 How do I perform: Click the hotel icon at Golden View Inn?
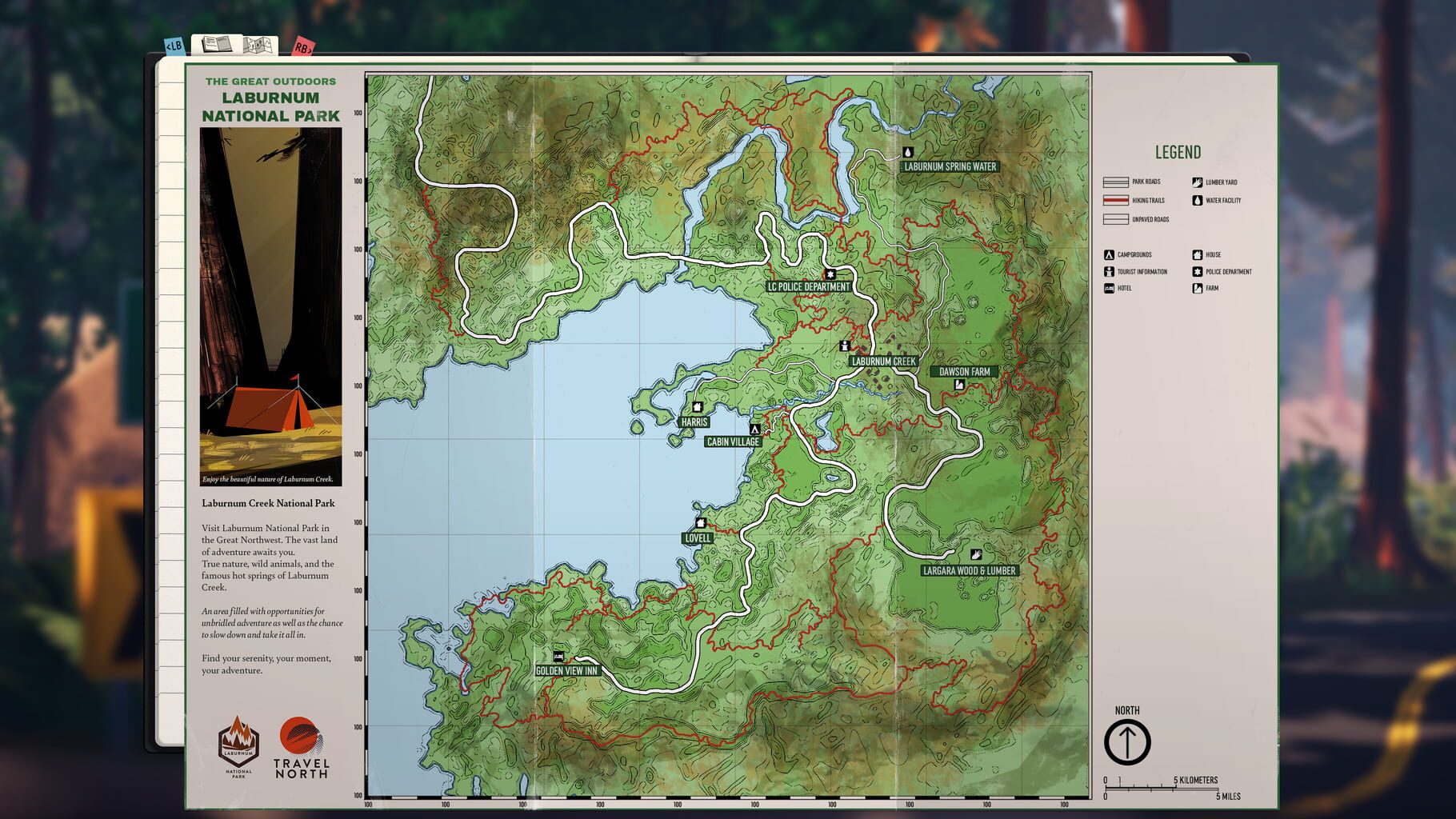coord(560,656)
